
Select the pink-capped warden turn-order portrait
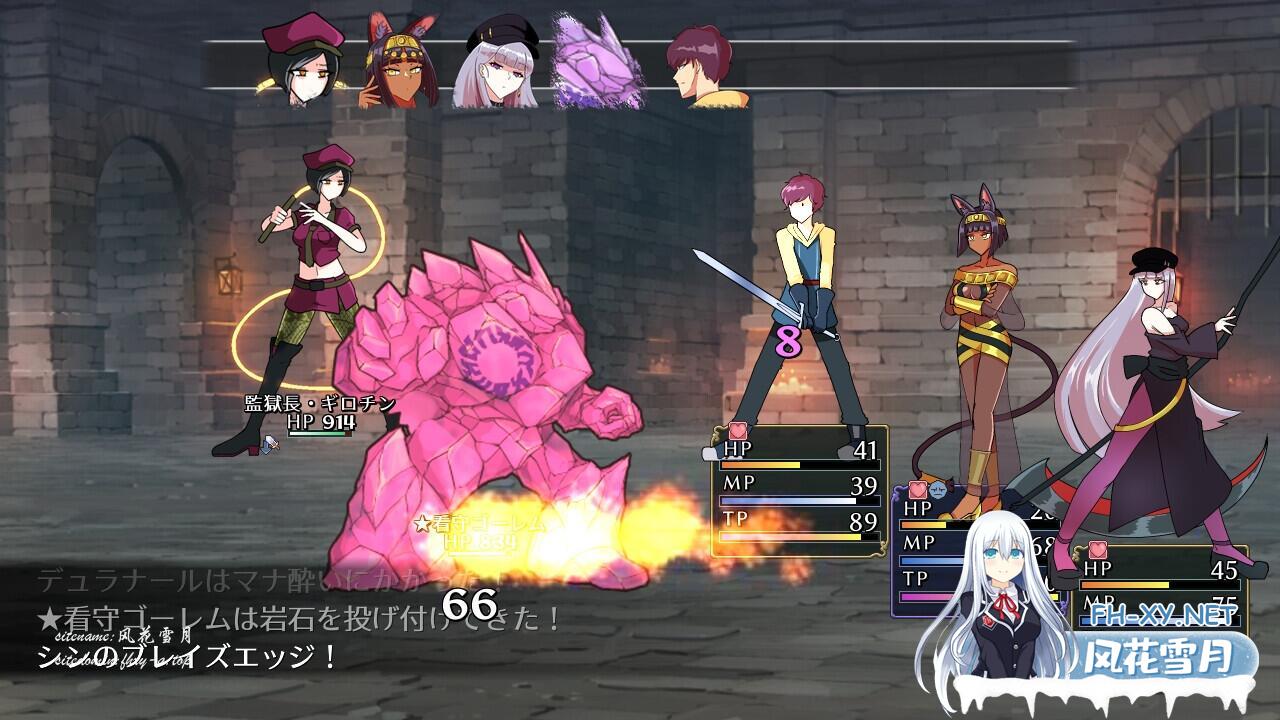[x=301, y=62]
